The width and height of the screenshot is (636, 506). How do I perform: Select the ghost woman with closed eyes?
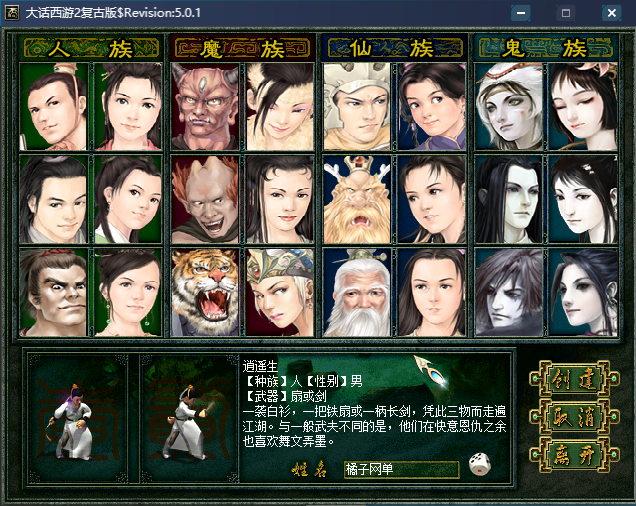click(x=584, y=107)
